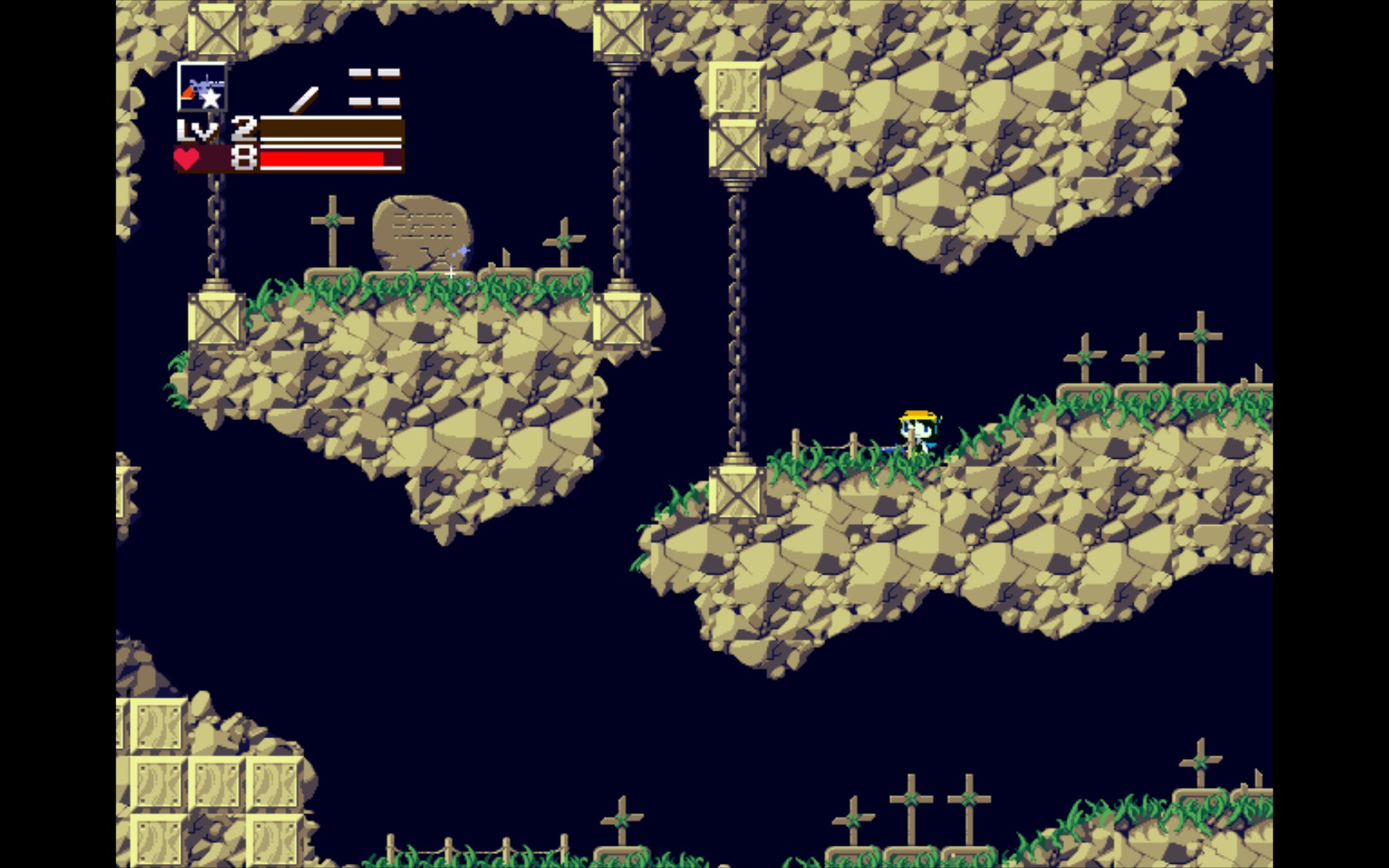Select the sparkling item near the gravestone
This screenshot has height=868, width=1389.
click(463, 250)
